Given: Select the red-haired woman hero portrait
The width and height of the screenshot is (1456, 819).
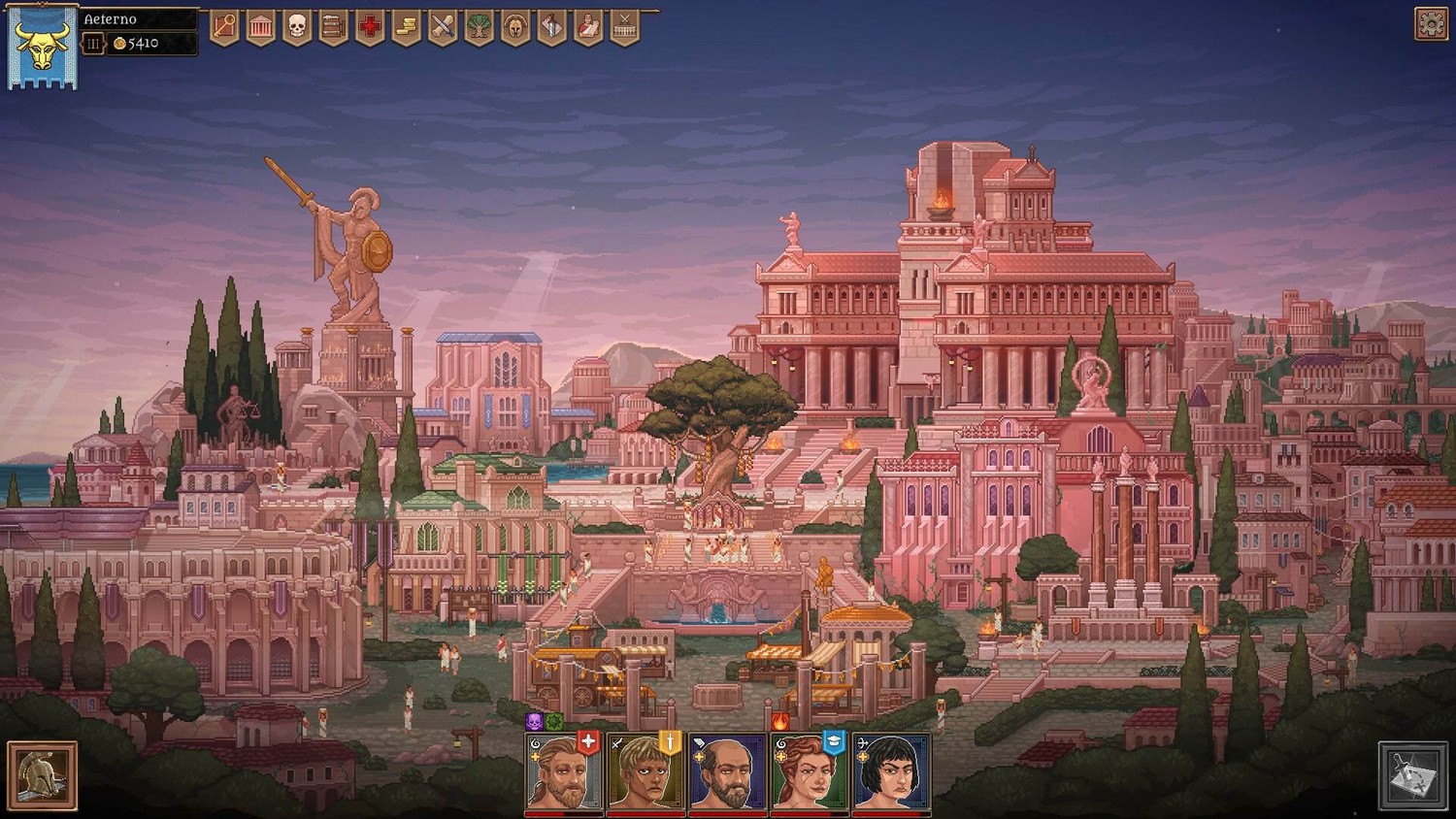Looking at the screenshot, I should click(808, 773).
